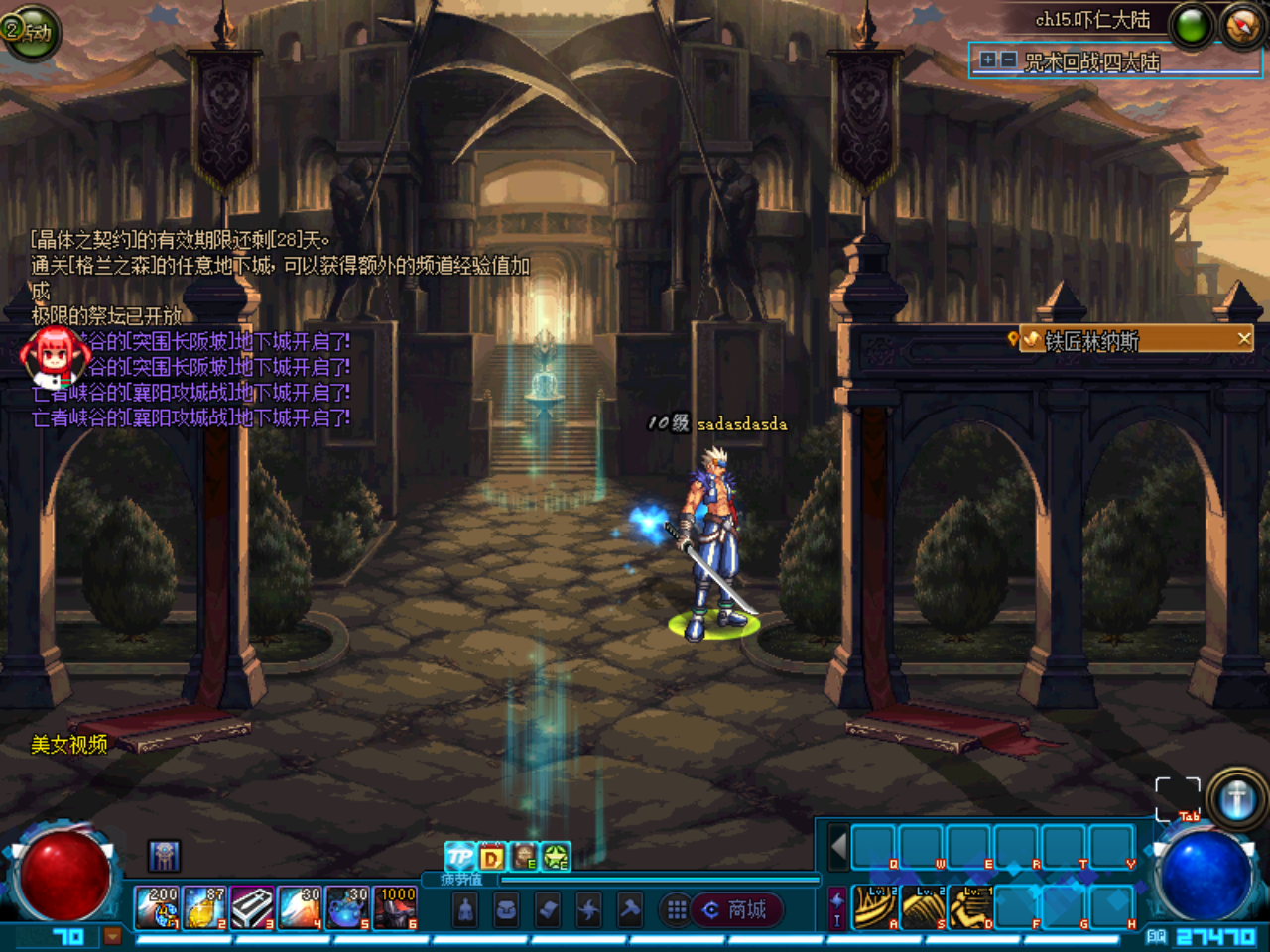Open the character info panel icon
The height and width of the screenshot is (952, 1270).
(466, 909)
